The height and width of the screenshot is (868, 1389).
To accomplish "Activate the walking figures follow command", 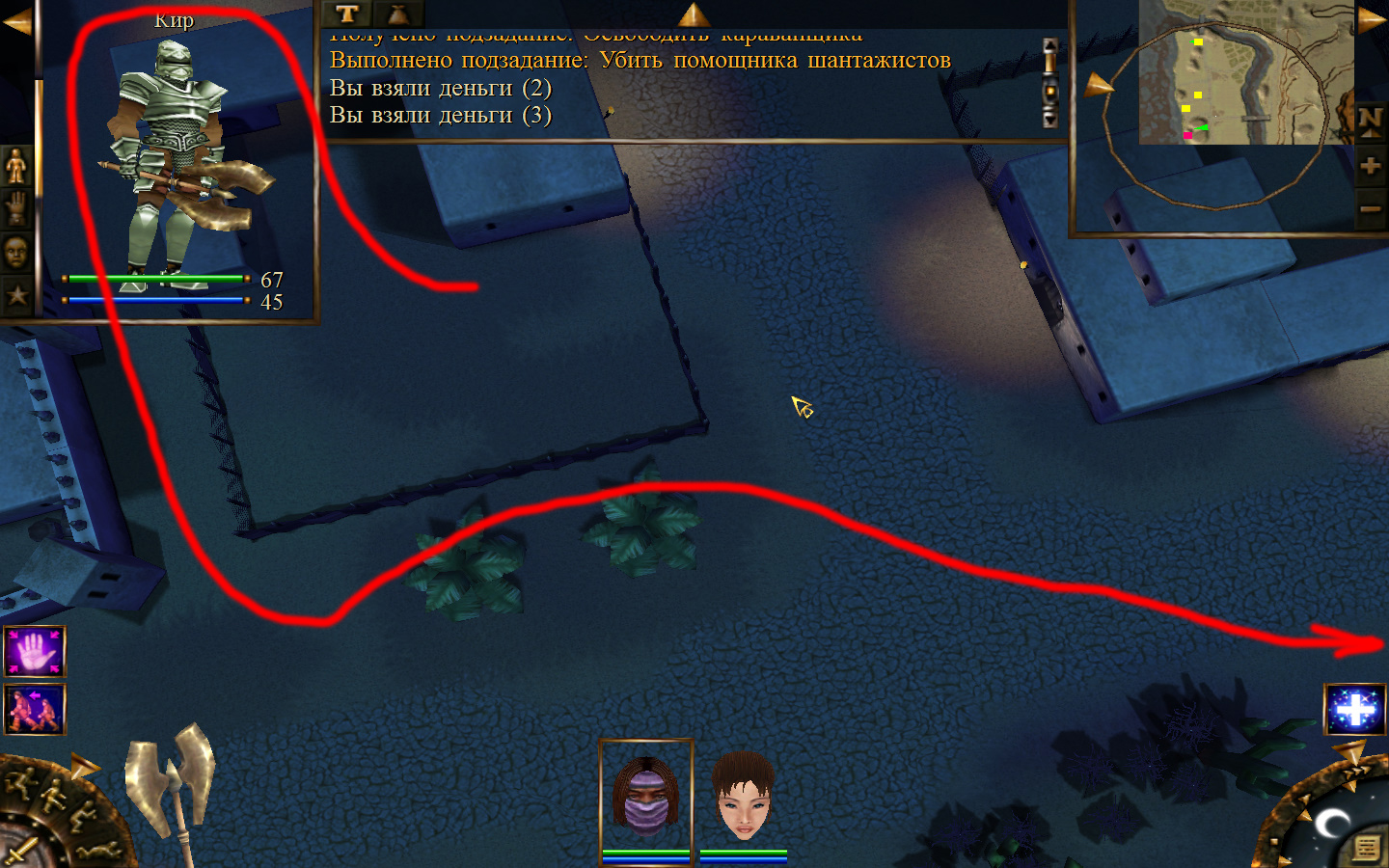I will (35, 709).
